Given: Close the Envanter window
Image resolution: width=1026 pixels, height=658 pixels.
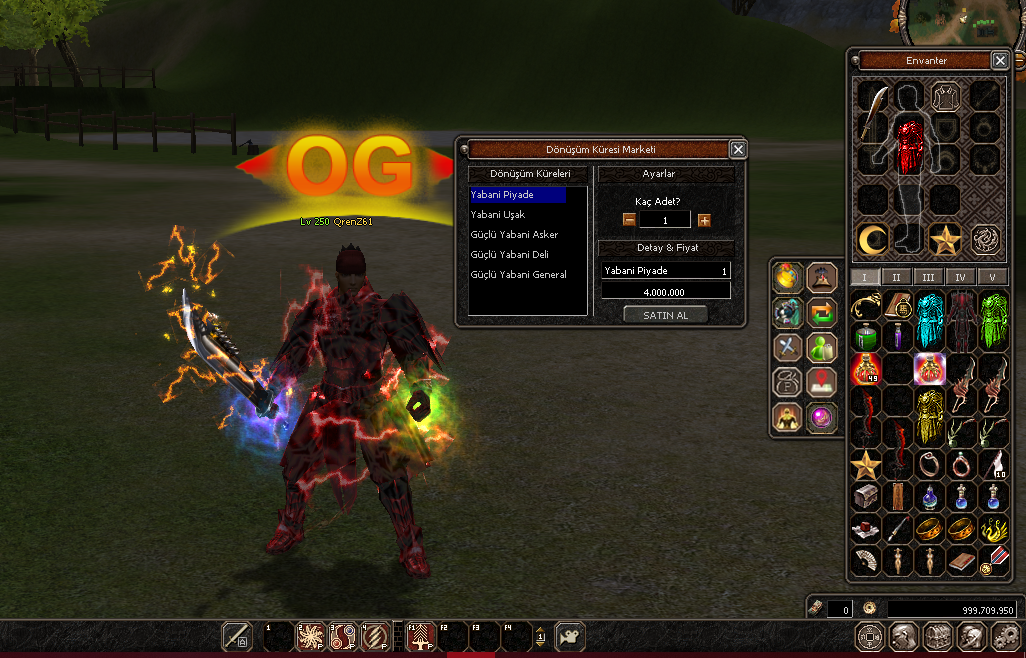Looking at the screenshot, I should 999,61.
